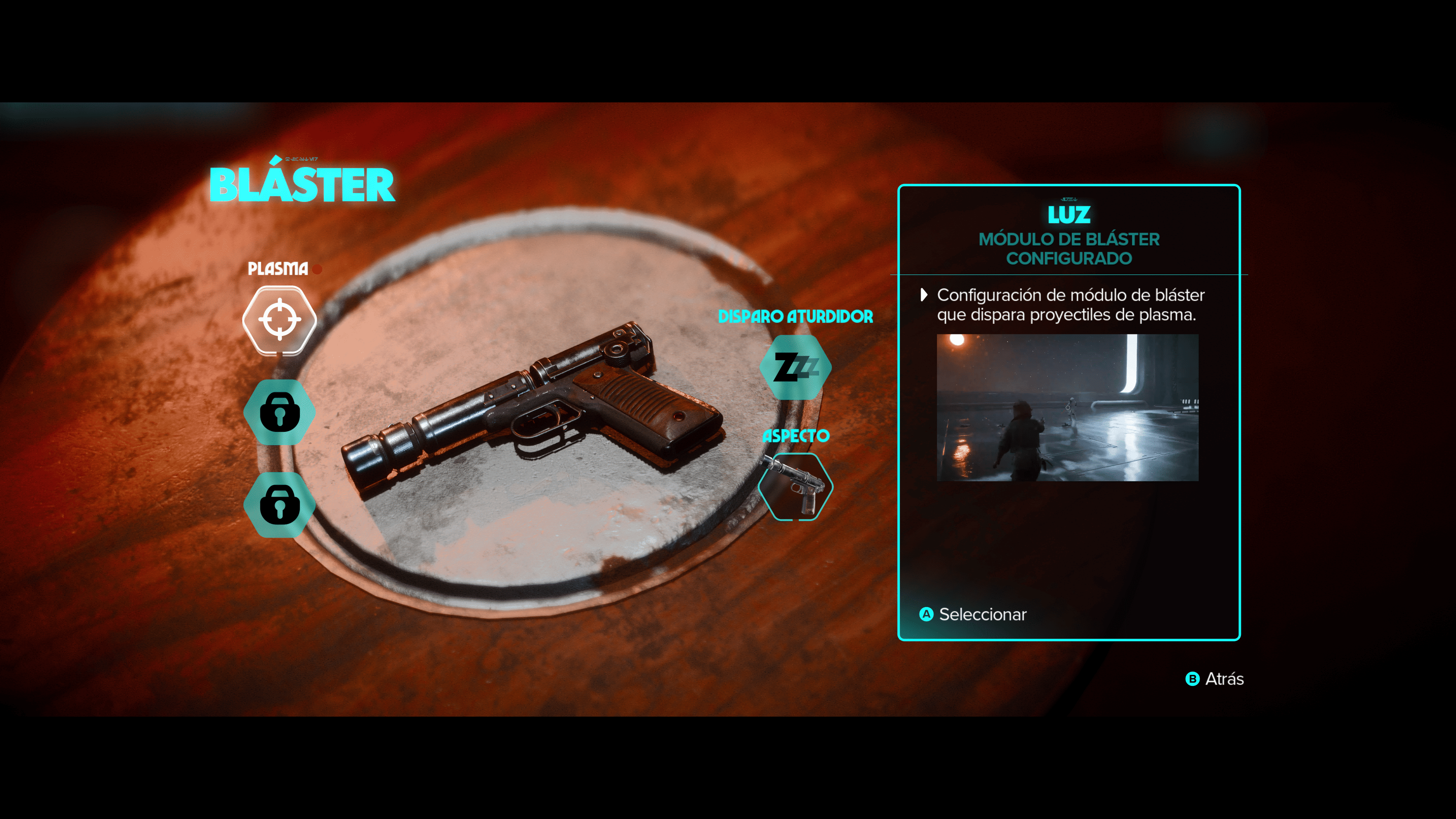The width and height of the screenshot is (1456, 819).
Task: Click the plasma module preview thumbnail
Action: pyautogui.click(x=1067, y=408)
